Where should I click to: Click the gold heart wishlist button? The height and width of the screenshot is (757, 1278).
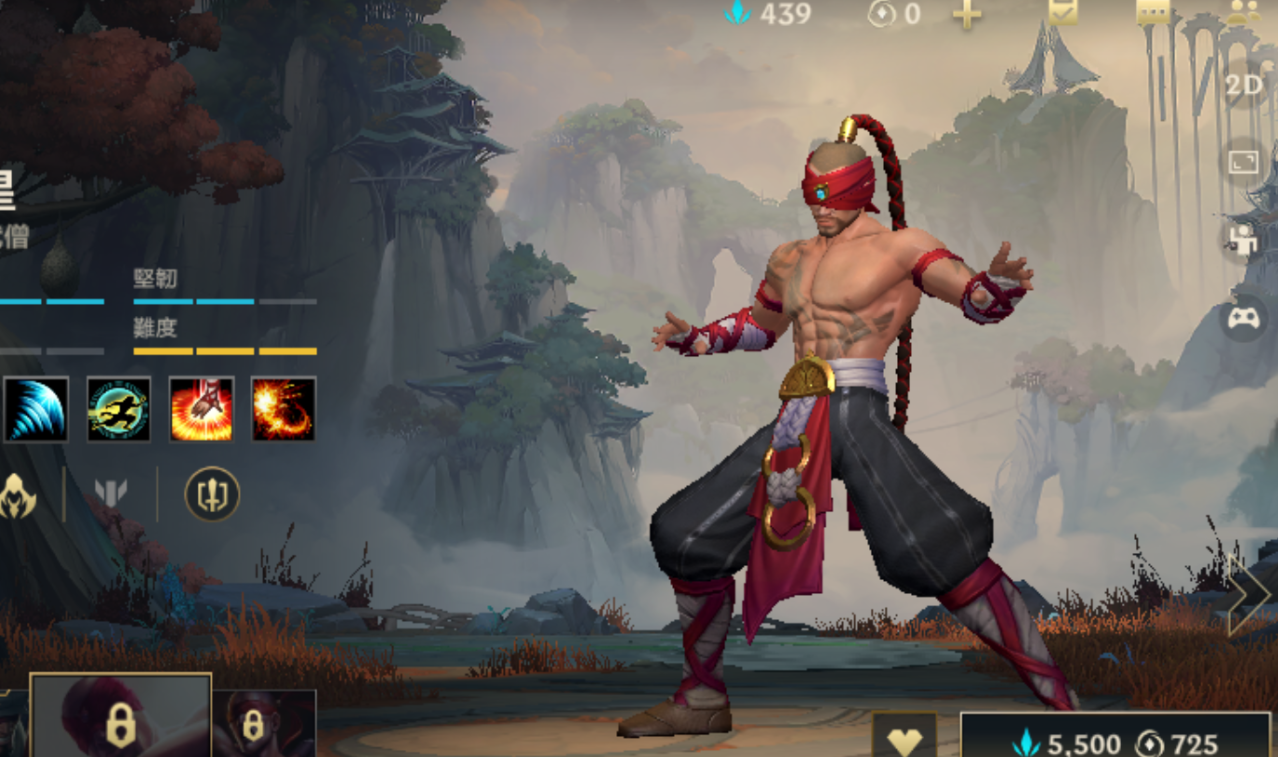[904, 738]
